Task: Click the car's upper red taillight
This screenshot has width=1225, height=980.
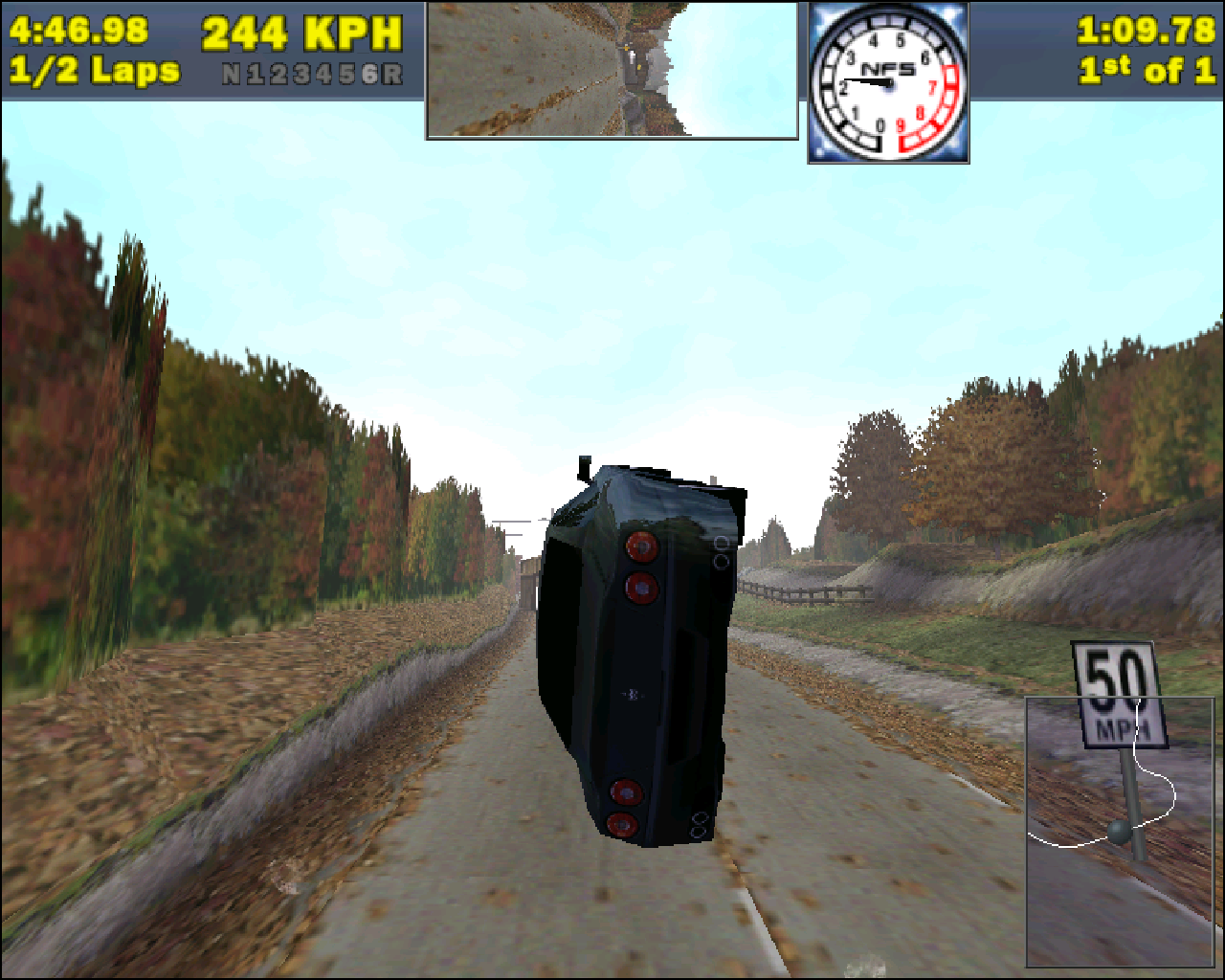Action: pos(639,547)
